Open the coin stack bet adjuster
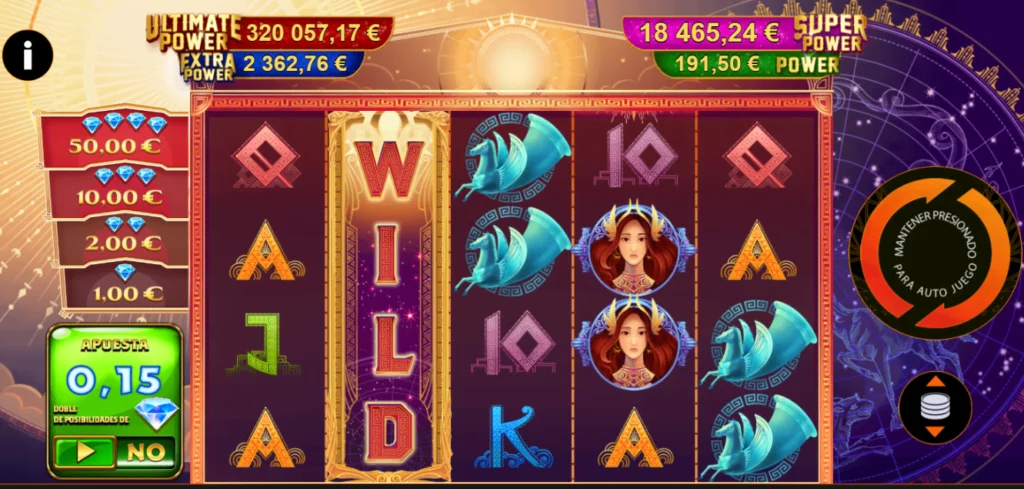The image size is (1024, 489). pyautogui.click(x=935, y=407)
